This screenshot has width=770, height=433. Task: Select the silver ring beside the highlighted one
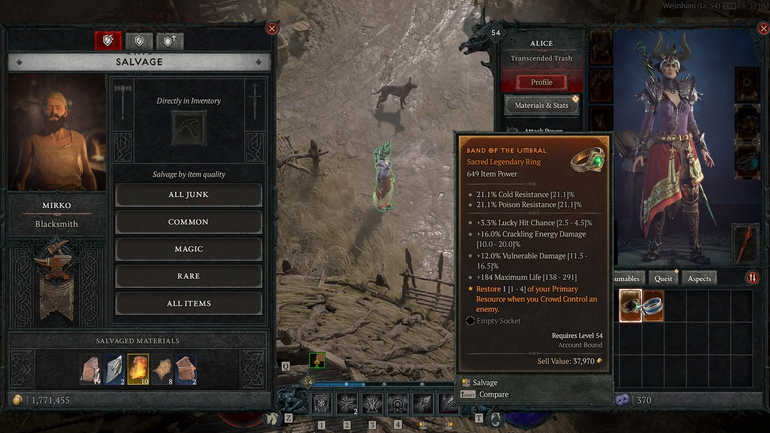[653, 305]
